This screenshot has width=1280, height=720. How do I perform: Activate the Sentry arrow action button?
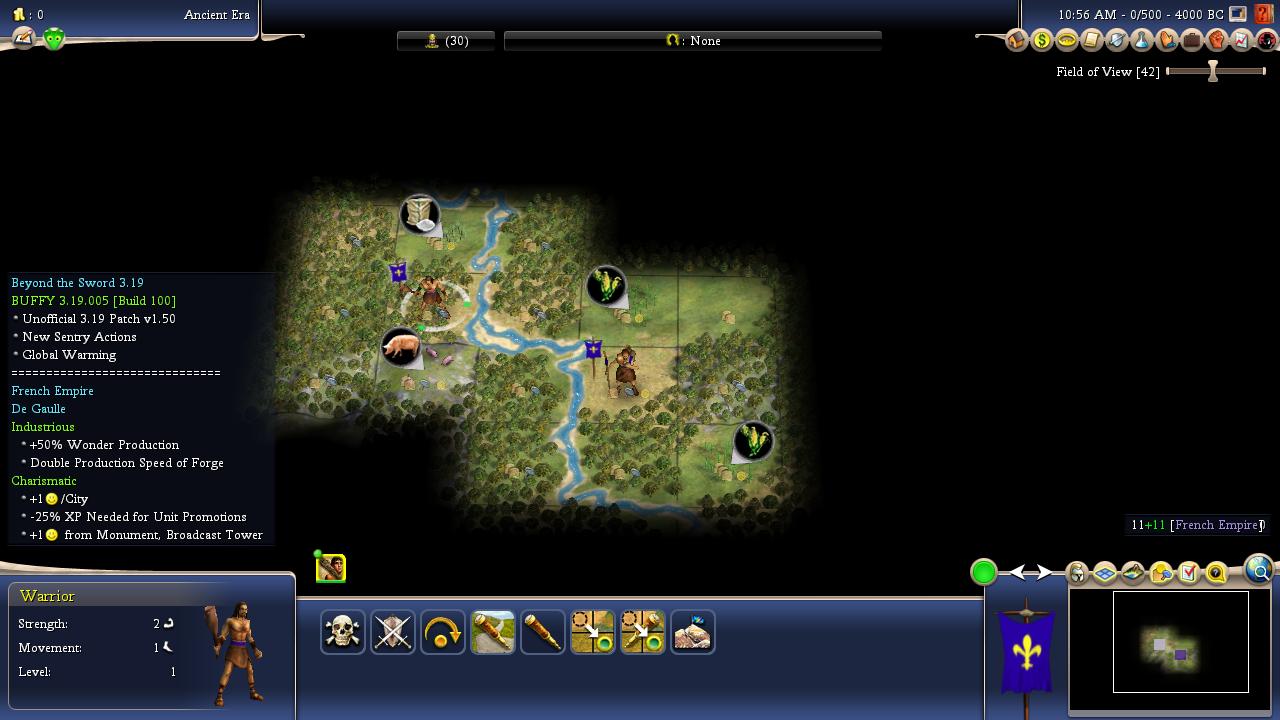(443, 632)
